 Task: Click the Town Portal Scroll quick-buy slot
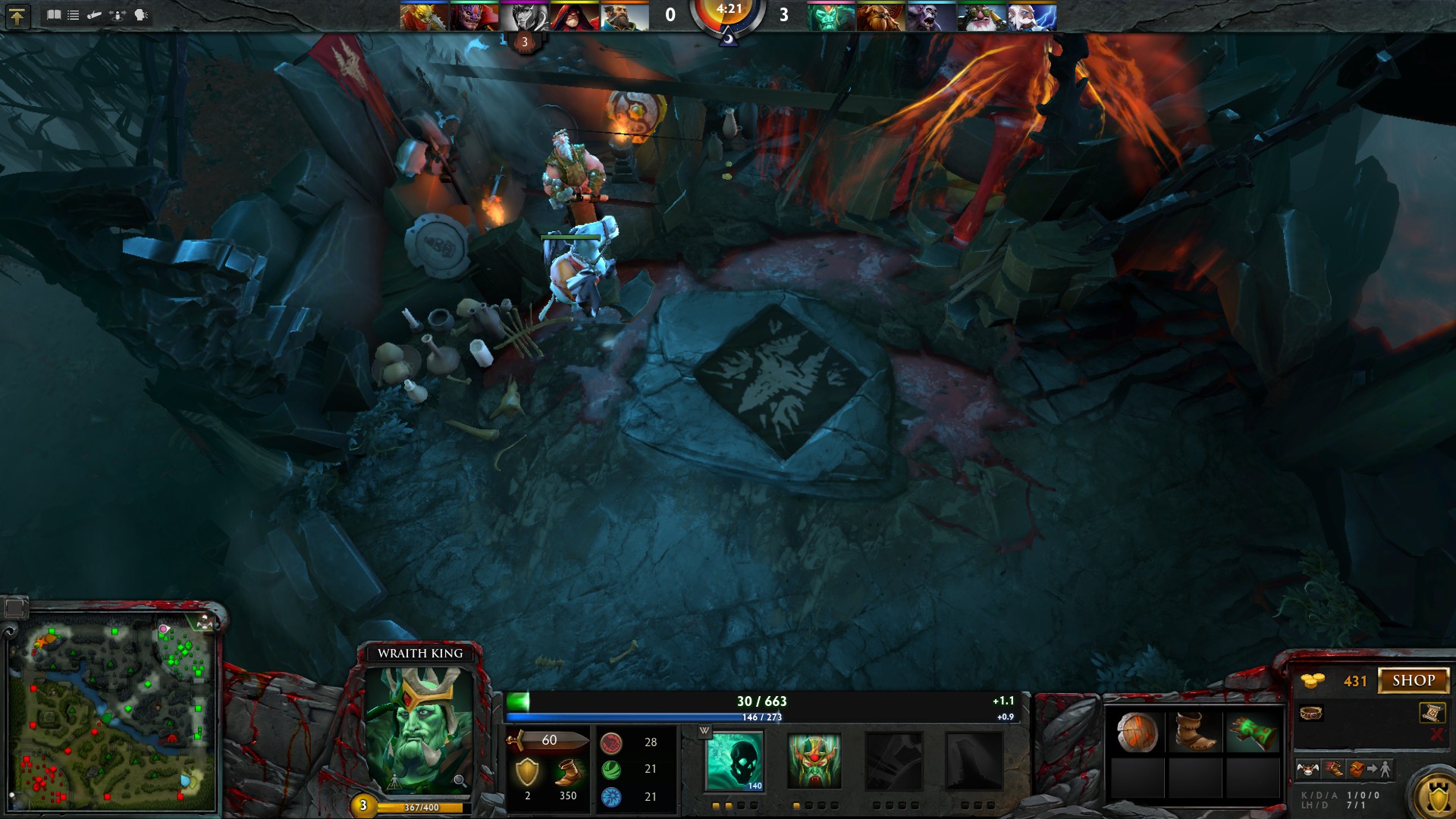[x=1431, y=713]
